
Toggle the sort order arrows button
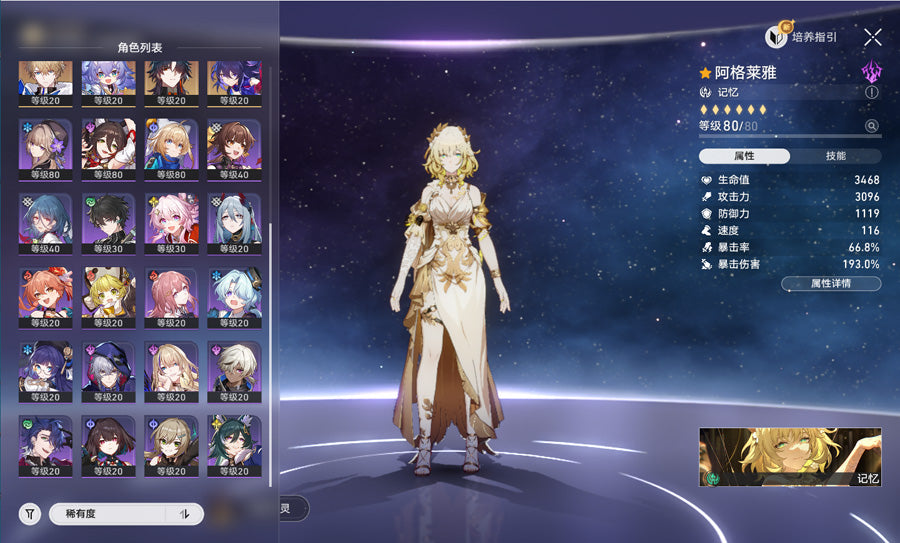184,514
